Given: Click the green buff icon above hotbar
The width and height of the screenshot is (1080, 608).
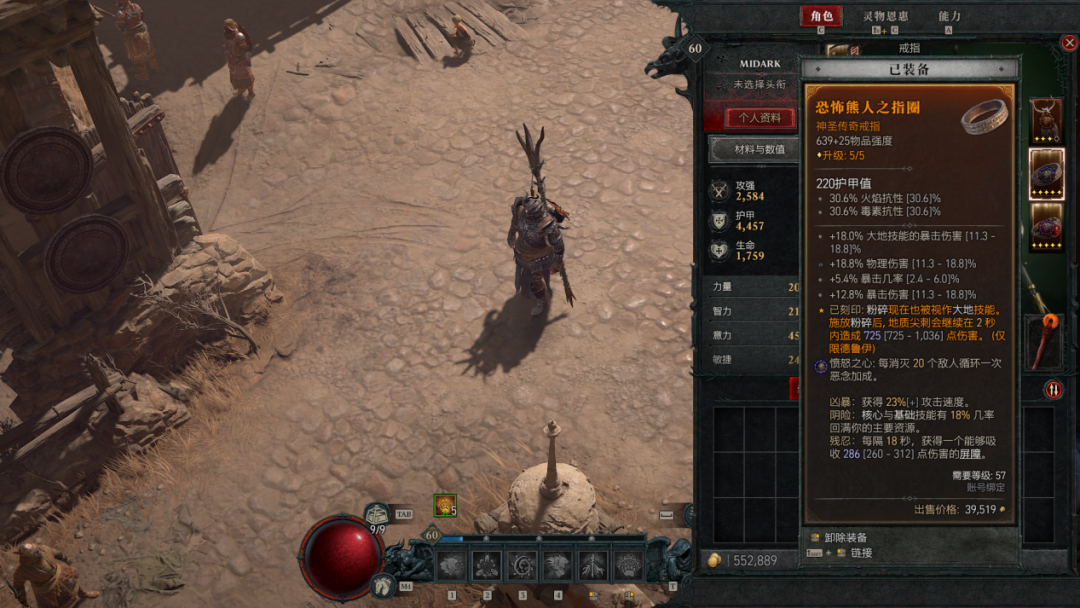Looking at the screenshot, I should (x=444, y=506).
